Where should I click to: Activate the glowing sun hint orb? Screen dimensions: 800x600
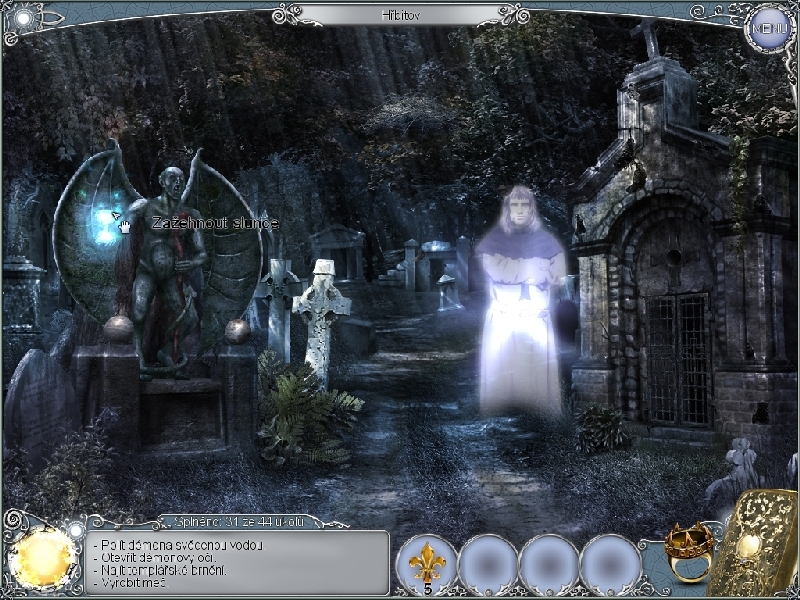tap(43, 556)
